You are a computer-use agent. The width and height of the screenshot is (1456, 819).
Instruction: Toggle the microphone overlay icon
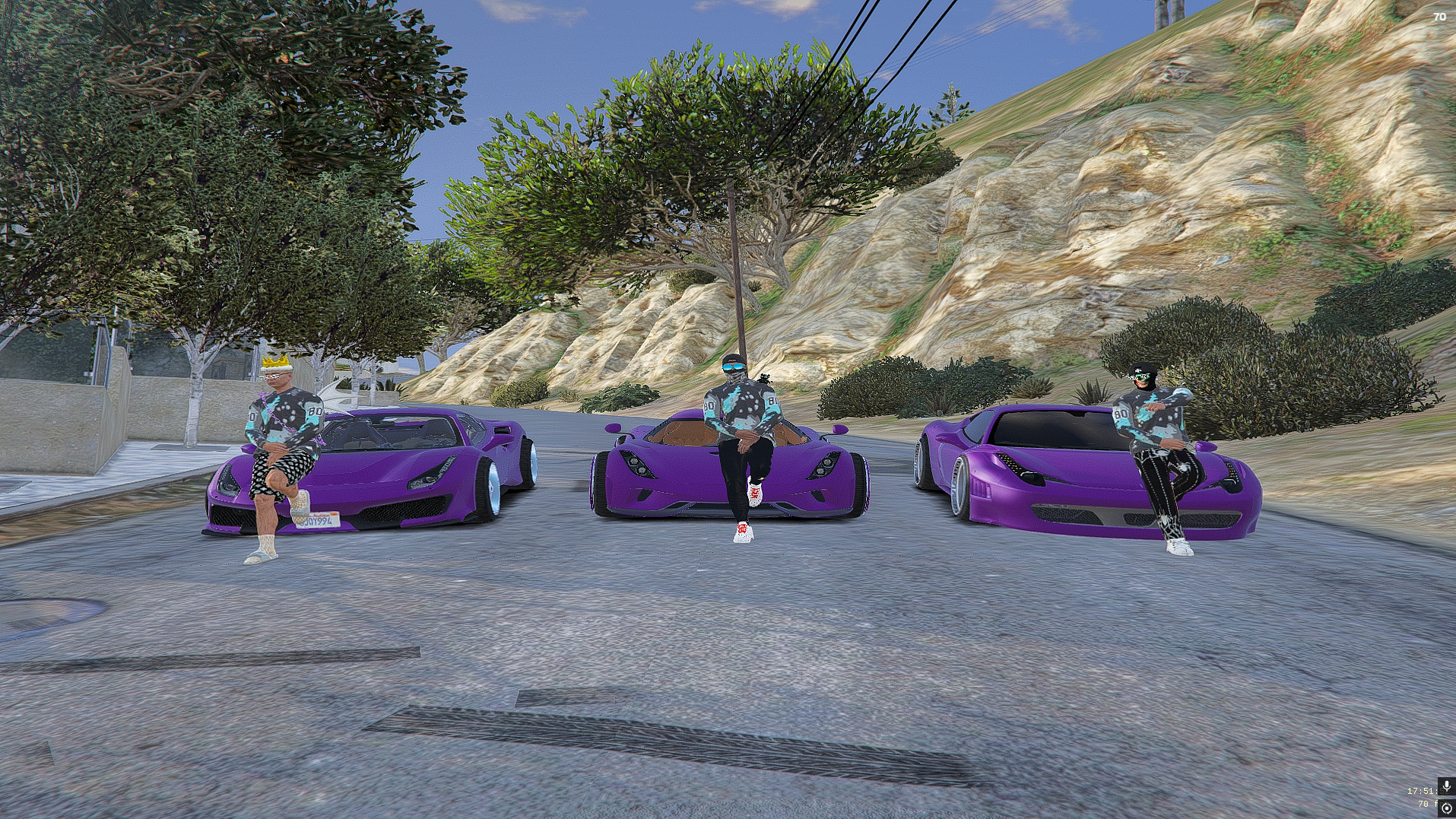click(1446, 786)
